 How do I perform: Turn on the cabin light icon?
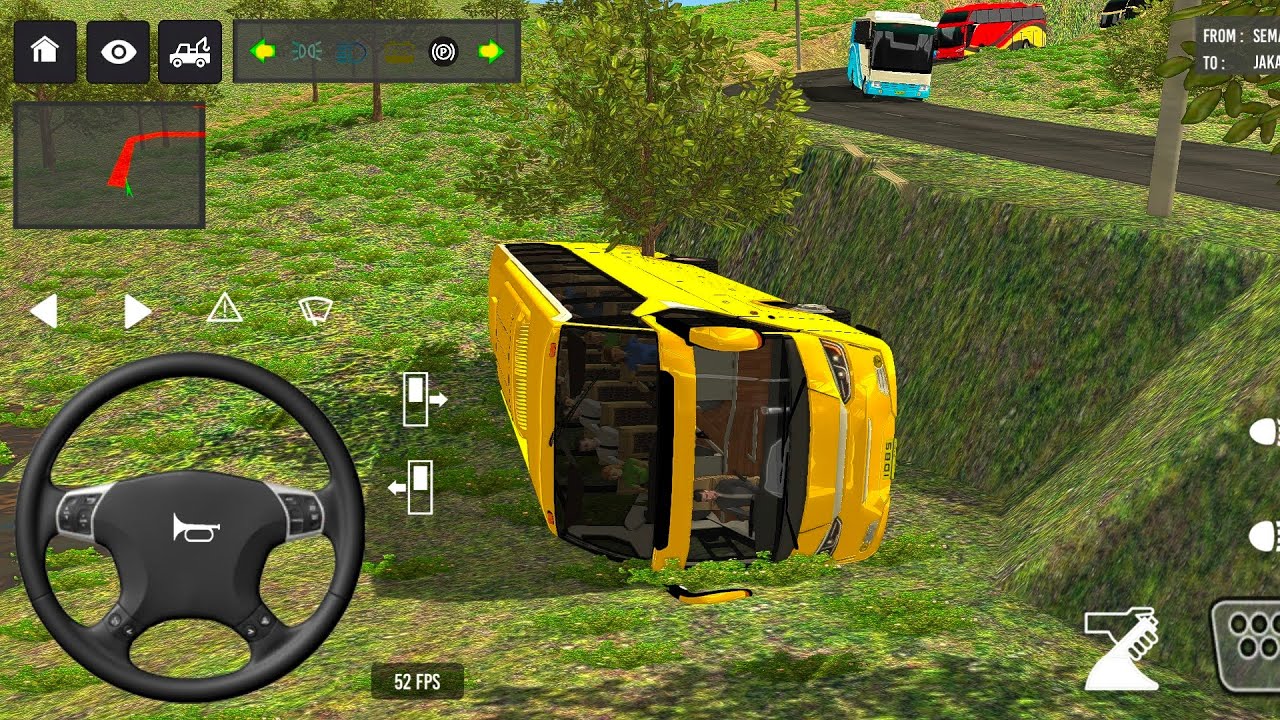(x=398, y=51)
